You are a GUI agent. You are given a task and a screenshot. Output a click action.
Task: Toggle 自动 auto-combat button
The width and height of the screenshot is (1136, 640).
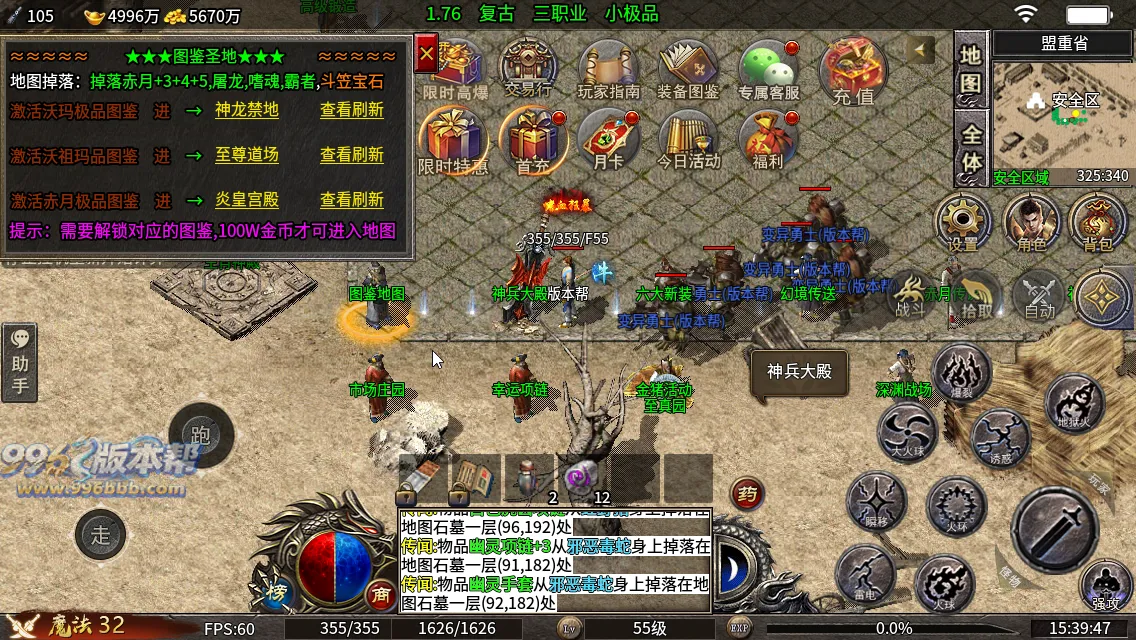point(1039,297)
